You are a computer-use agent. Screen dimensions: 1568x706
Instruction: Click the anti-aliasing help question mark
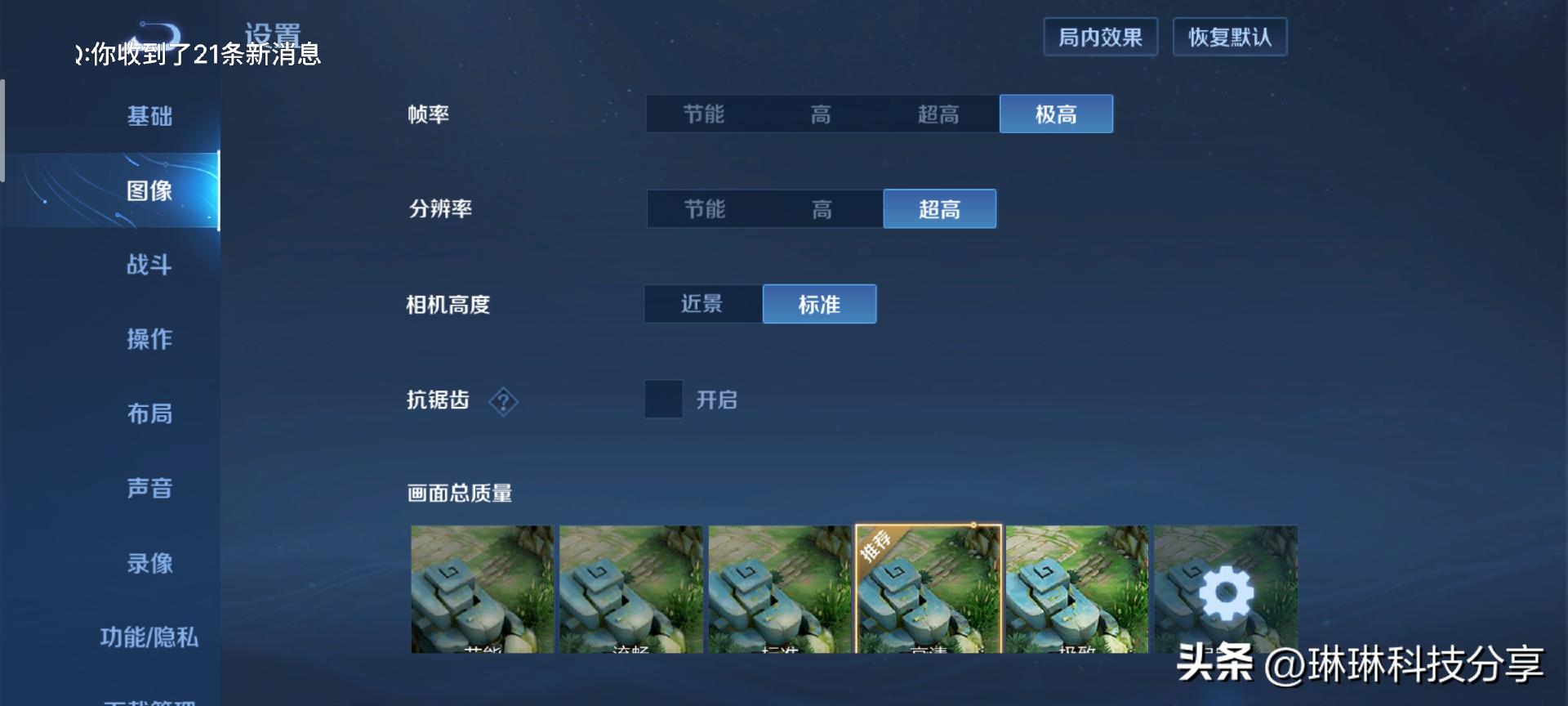(x=504, y=402)
